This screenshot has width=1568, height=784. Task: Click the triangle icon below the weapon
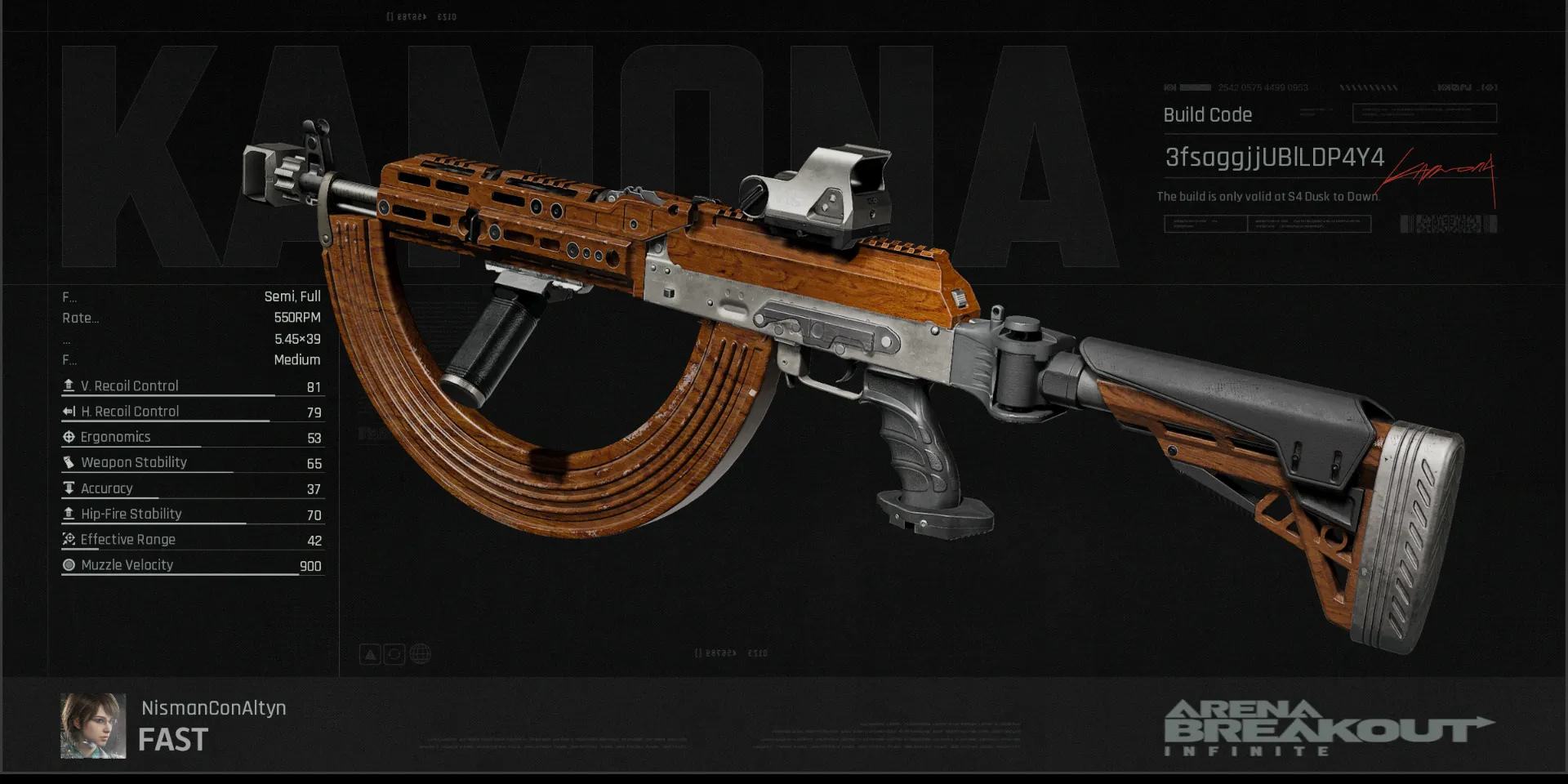(370, 654)
